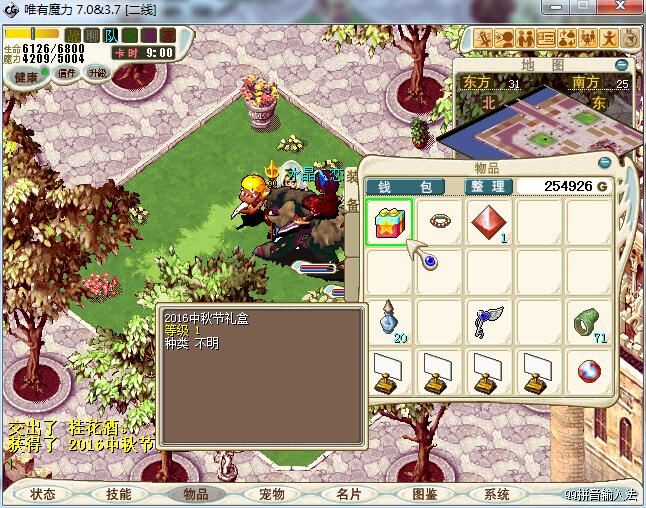The height and width of the screenshot is (508, 646).
Task: Open the 系统 system menu
Action: coord(497,494)
